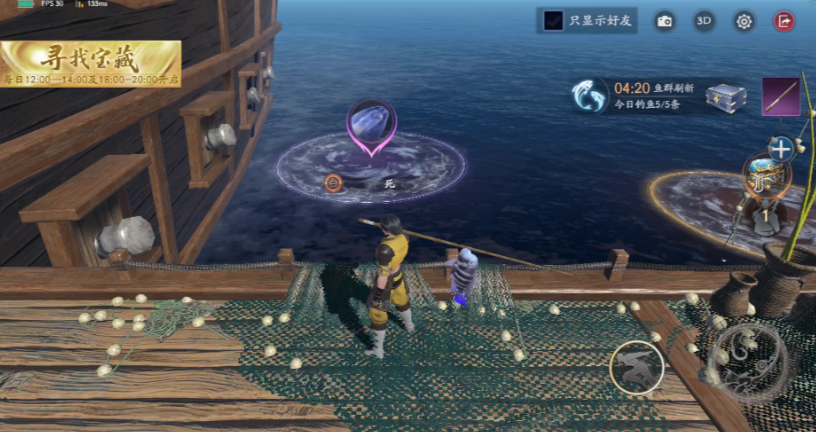Image resolution: width=816 pixels, height=432 pixels.
Task: Open the 寻找宝藏 treasure hunt banner
Action: coord(91,63)
